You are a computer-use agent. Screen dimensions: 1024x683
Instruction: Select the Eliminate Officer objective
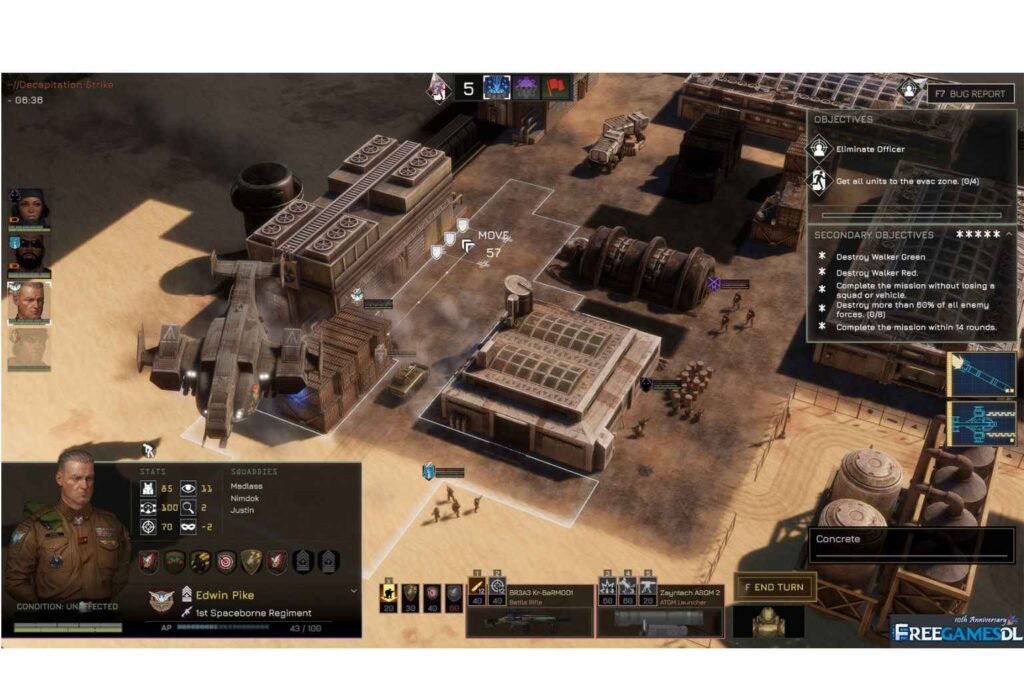(857, 149)
